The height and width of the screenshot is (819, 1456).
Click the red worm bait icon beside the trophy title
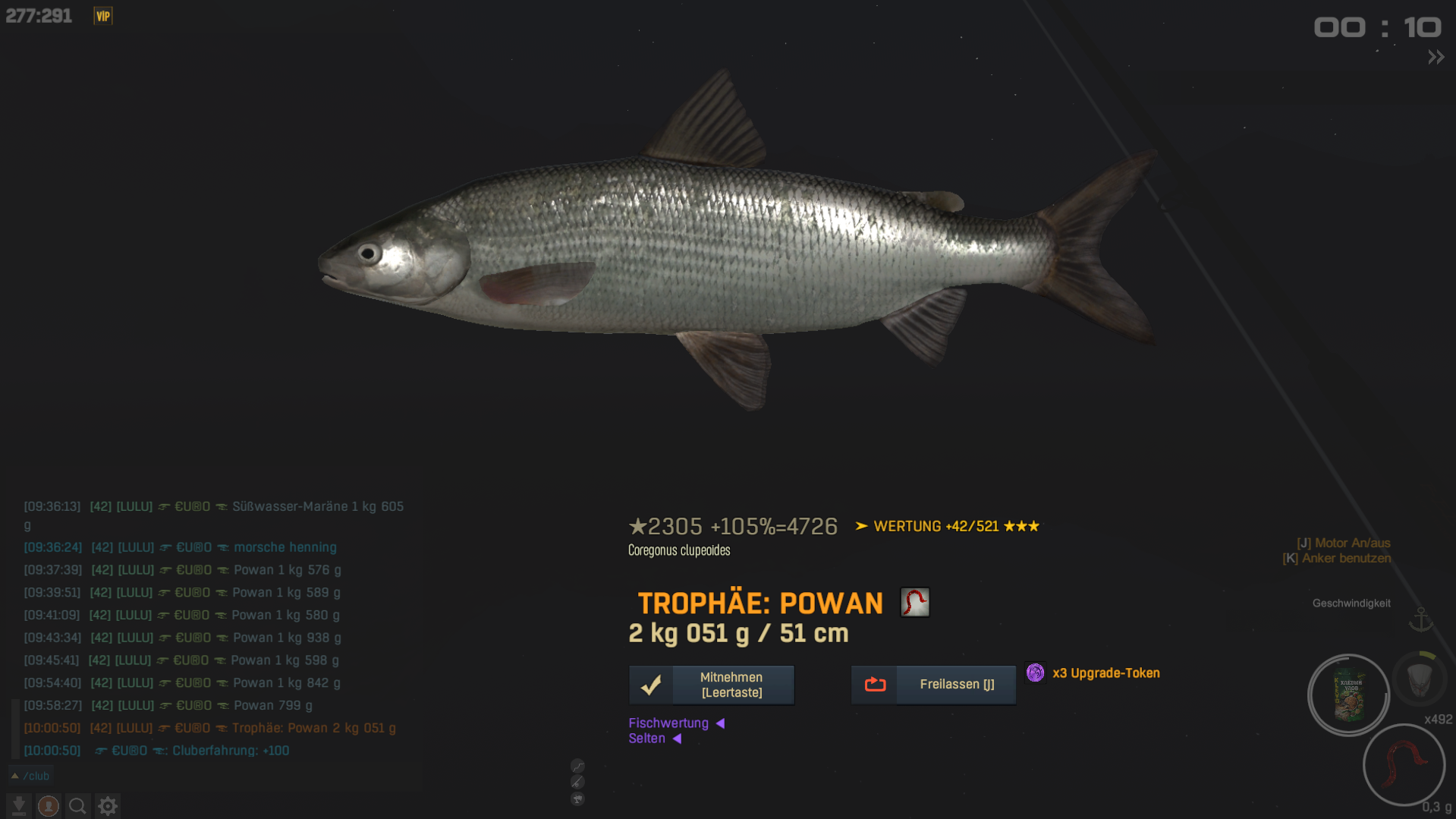point(914,603)
